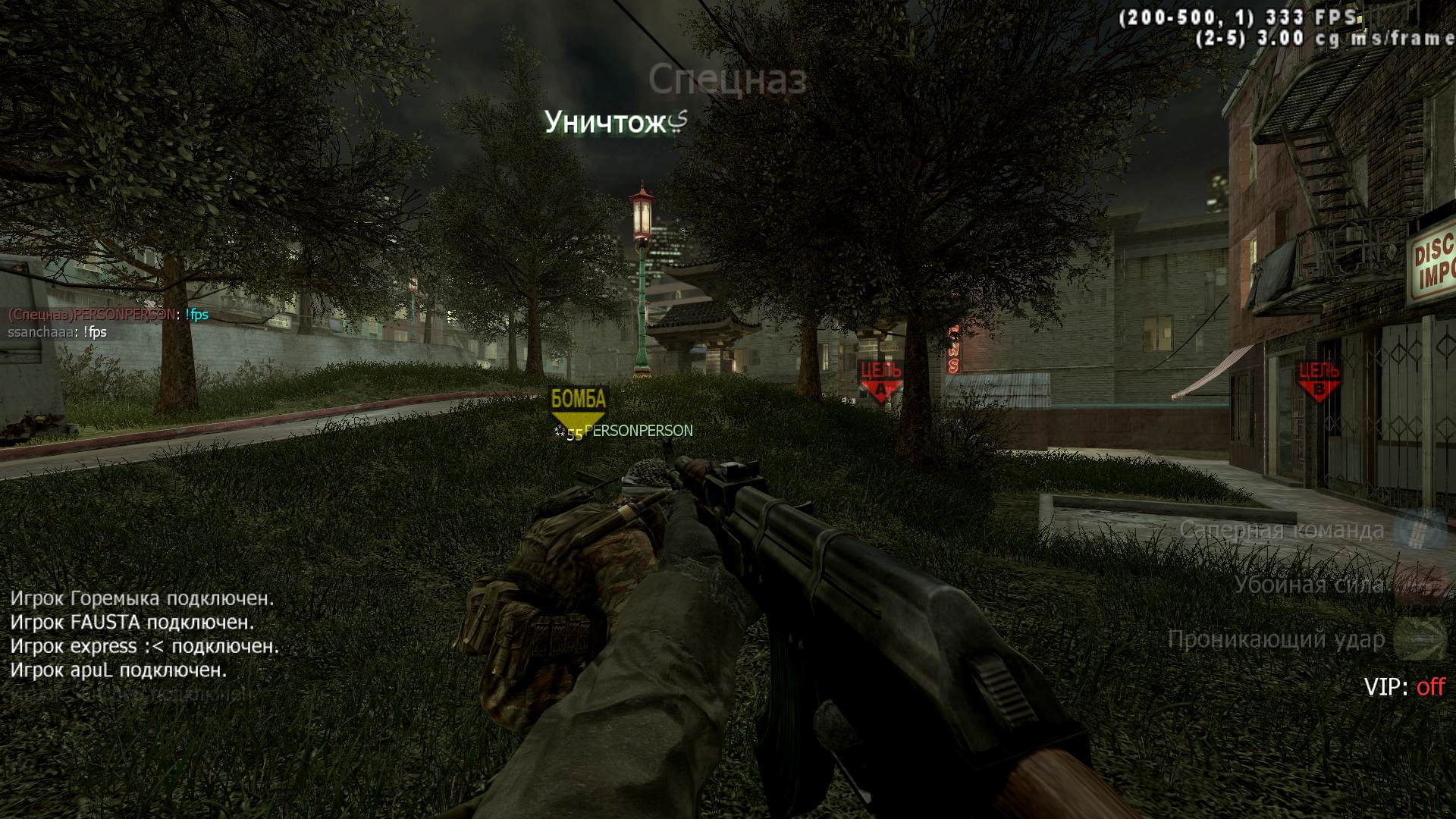
Task: Select the yellow БОМБА objective marker
Action: click(x=579, y=408)
